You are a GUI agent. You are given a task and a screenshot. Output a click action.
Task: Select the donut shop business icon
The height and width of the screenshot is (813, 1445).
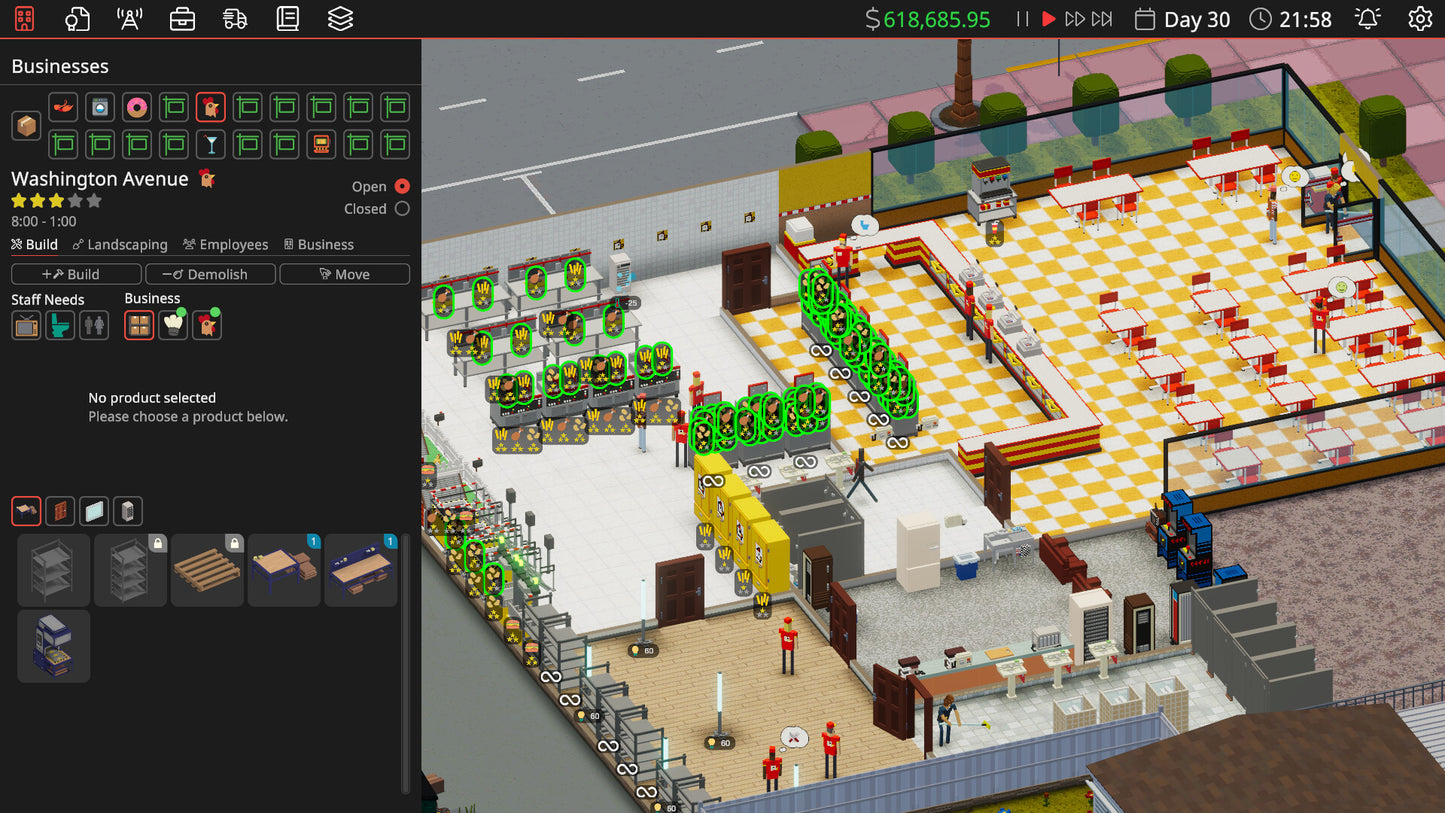137,107
